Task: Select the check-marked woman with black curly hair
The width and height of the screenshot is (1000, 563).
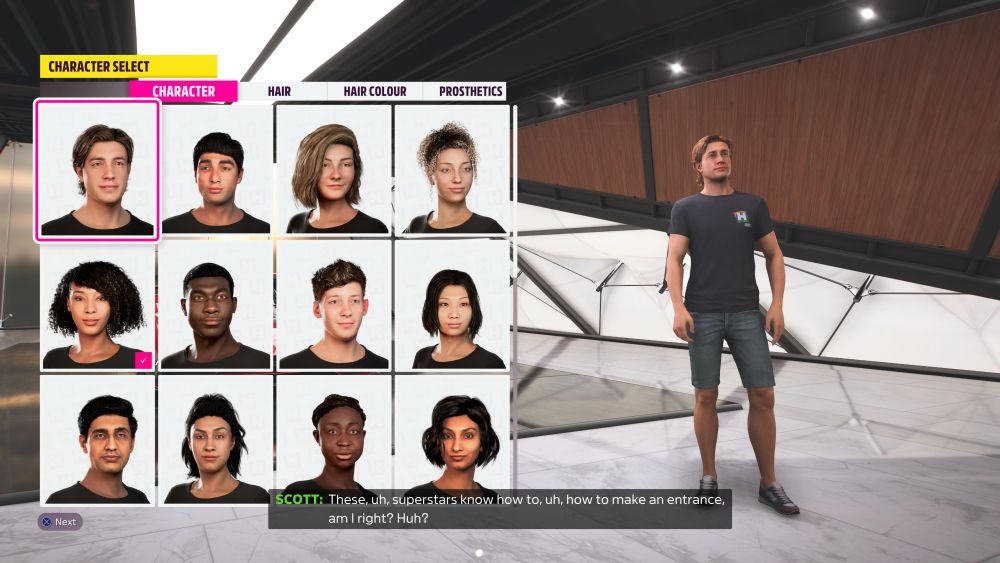Action: click(x=97, y=305)
